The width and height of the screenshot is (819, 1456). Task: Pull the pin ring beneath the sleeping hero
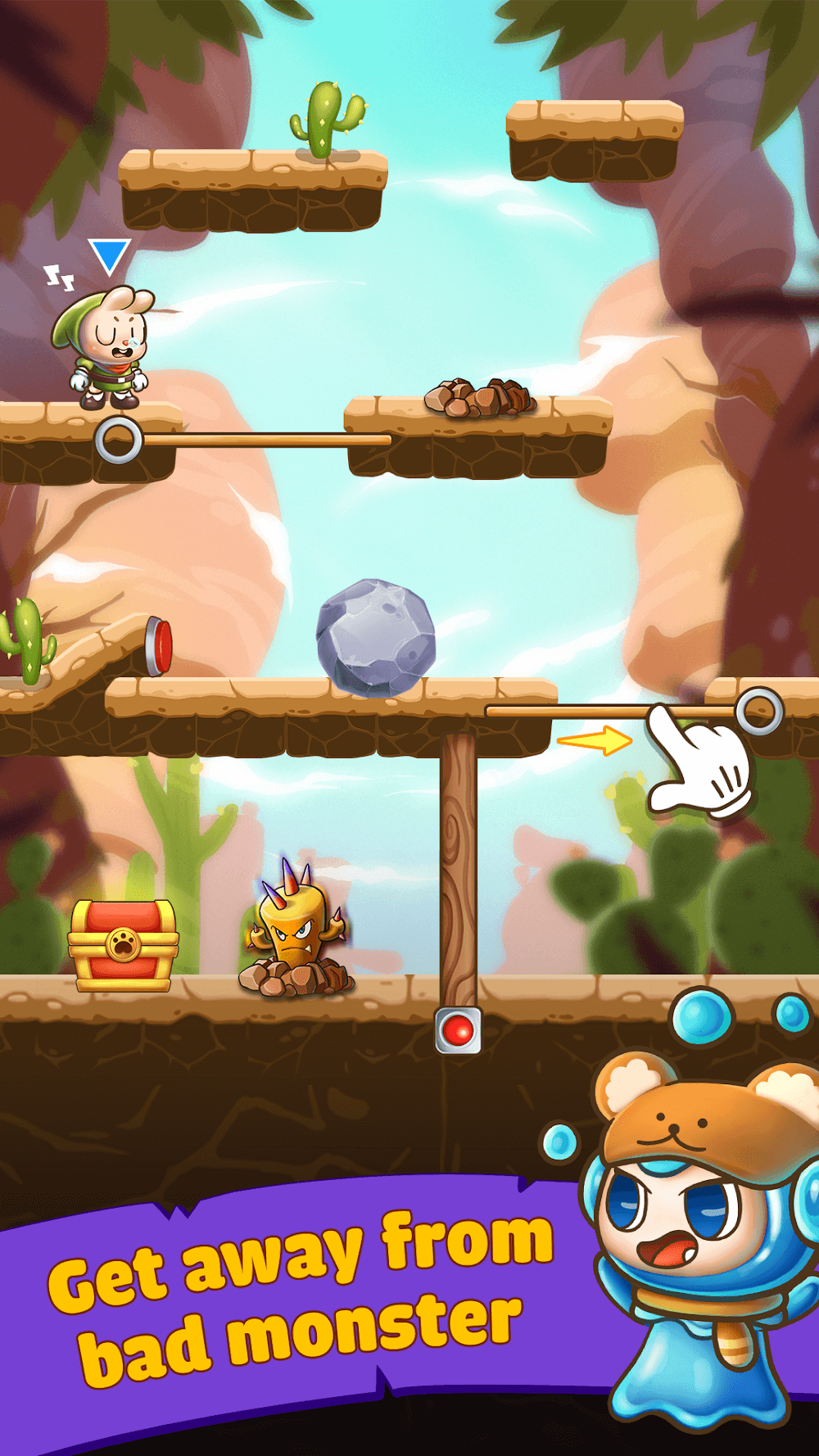point(119,441)
